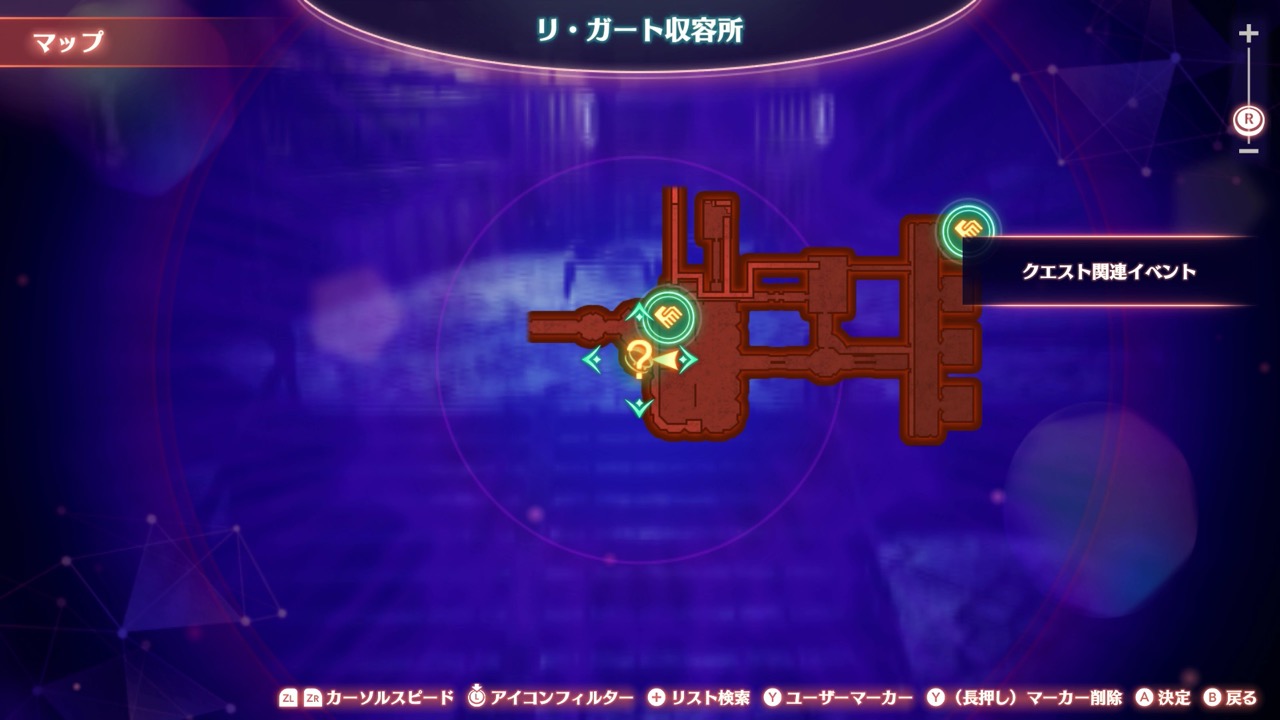Click the red arrow player position marker

[x=668, y=359]
